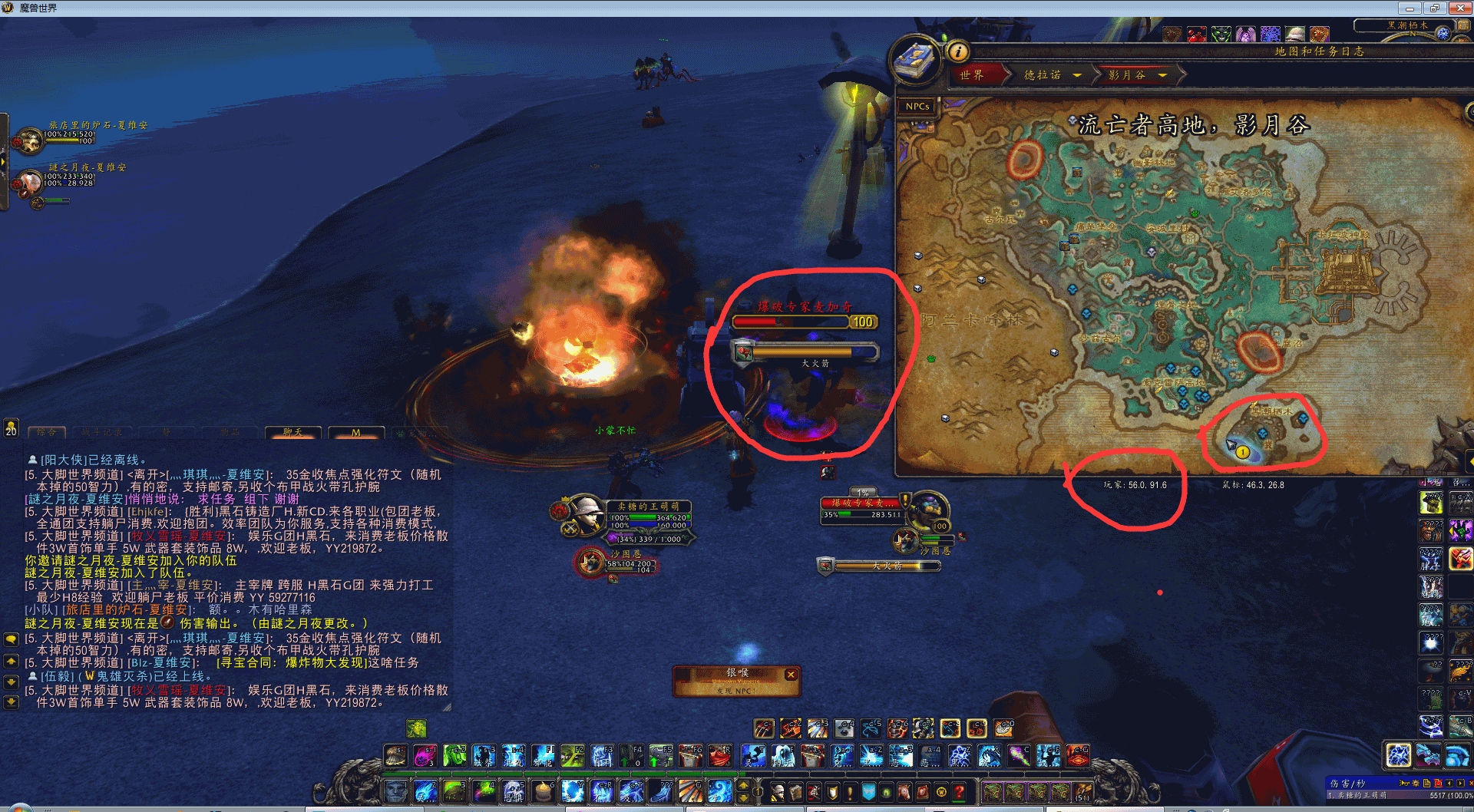Click the exclamation quest log icon in the micro menu

(x=850, y=792)
